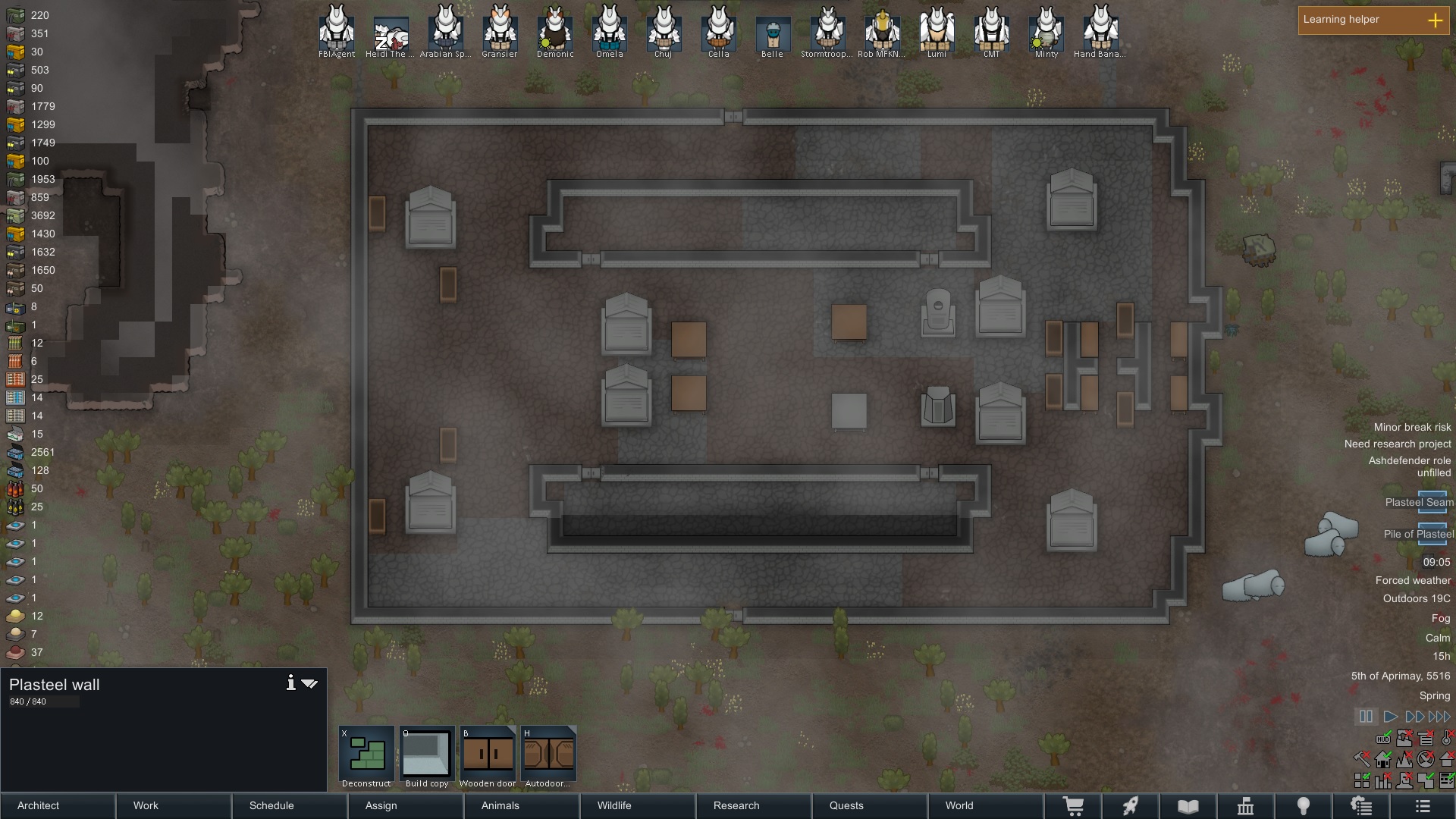Screen dimensions: 1456x819
Task: Expand the Learning helper panel
Action: tap(1435, 20)
